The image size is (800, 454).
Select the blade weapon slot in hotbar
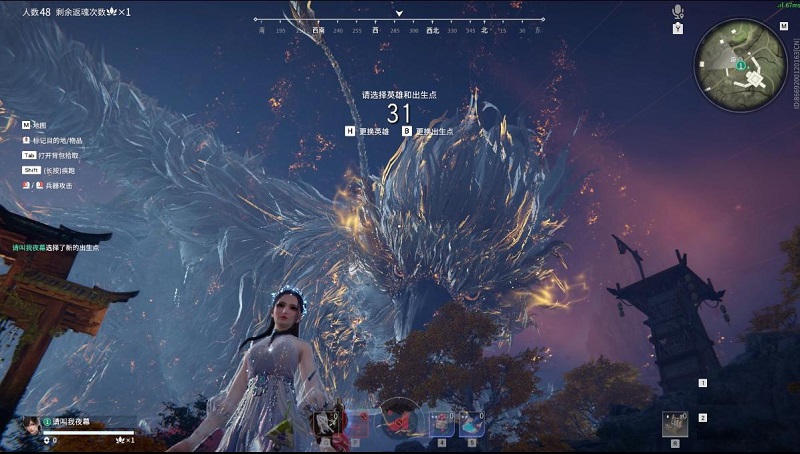tap(326, 423)
